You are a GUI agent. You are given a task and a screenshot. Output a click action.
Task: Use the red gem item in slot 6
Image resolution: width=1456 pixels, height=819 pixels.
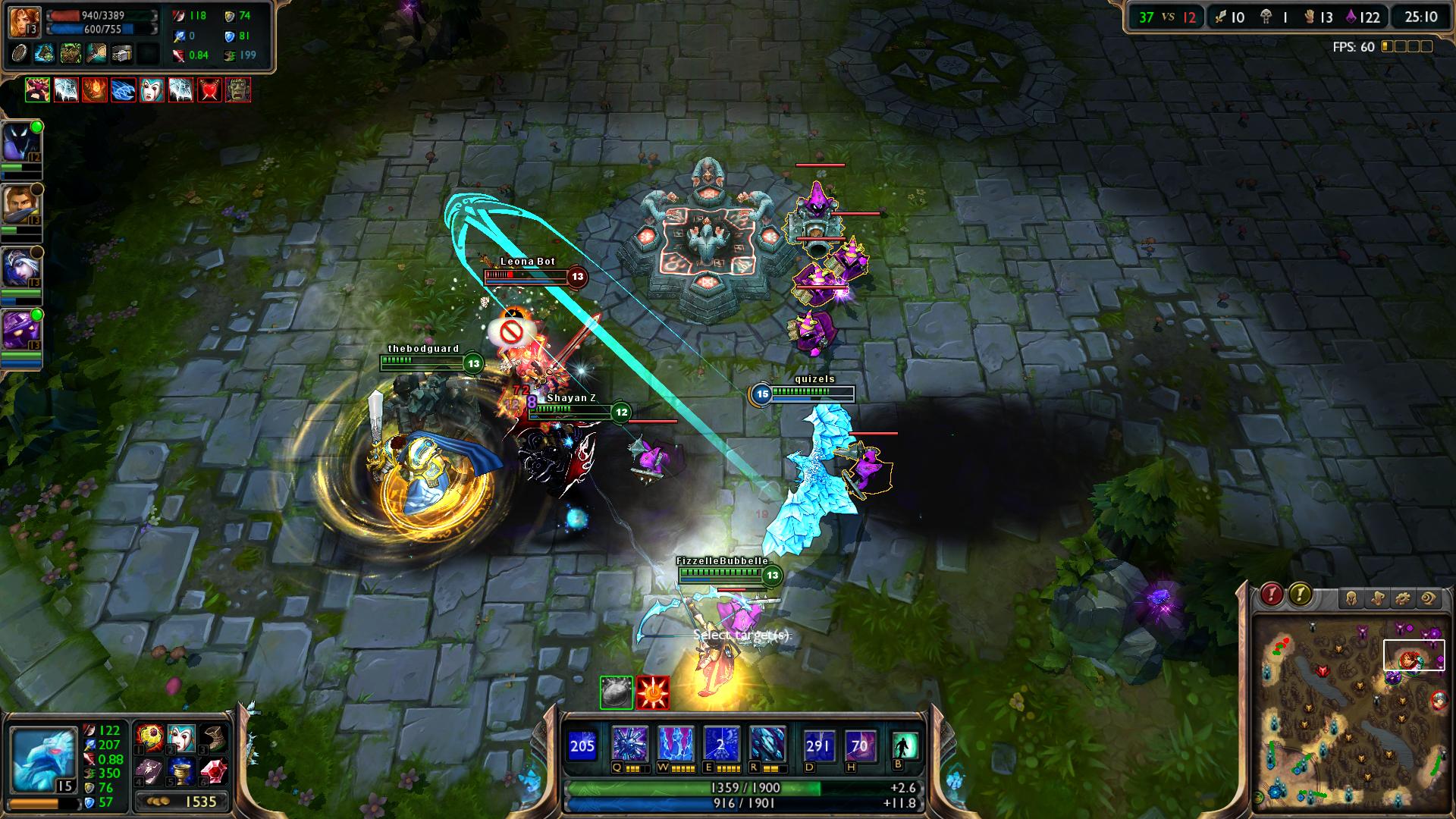(213, 771)
